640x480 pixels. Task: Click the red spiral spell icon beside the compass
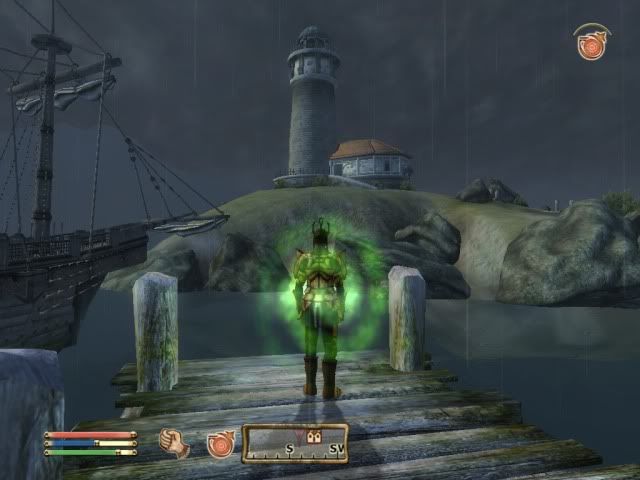[x=220, y=443]
